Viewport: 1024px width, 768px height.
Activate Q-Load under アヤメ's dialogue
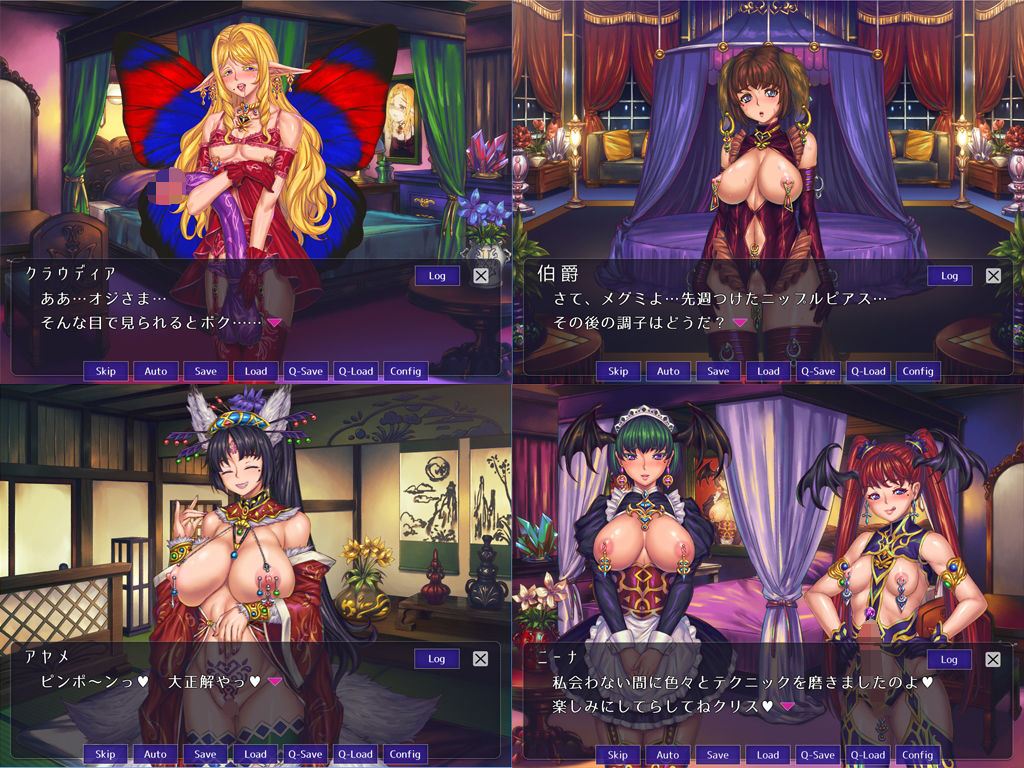(355, 754)
